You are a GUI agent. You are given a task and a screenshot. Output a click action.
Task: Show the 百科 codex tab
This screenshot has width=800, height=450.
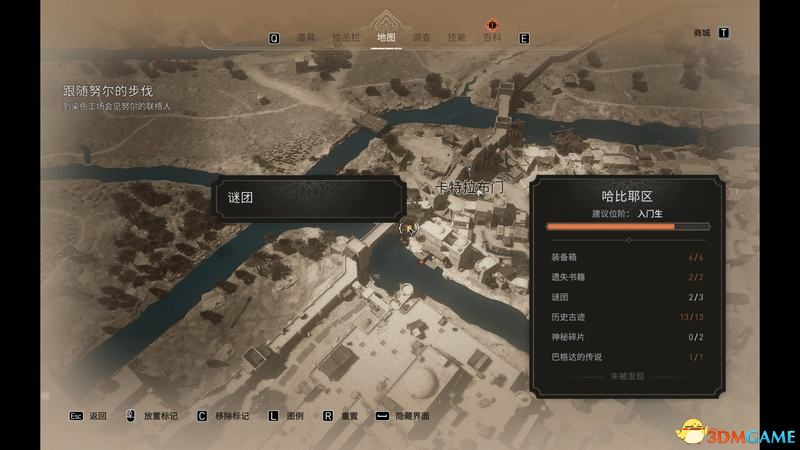coord(492,38)
